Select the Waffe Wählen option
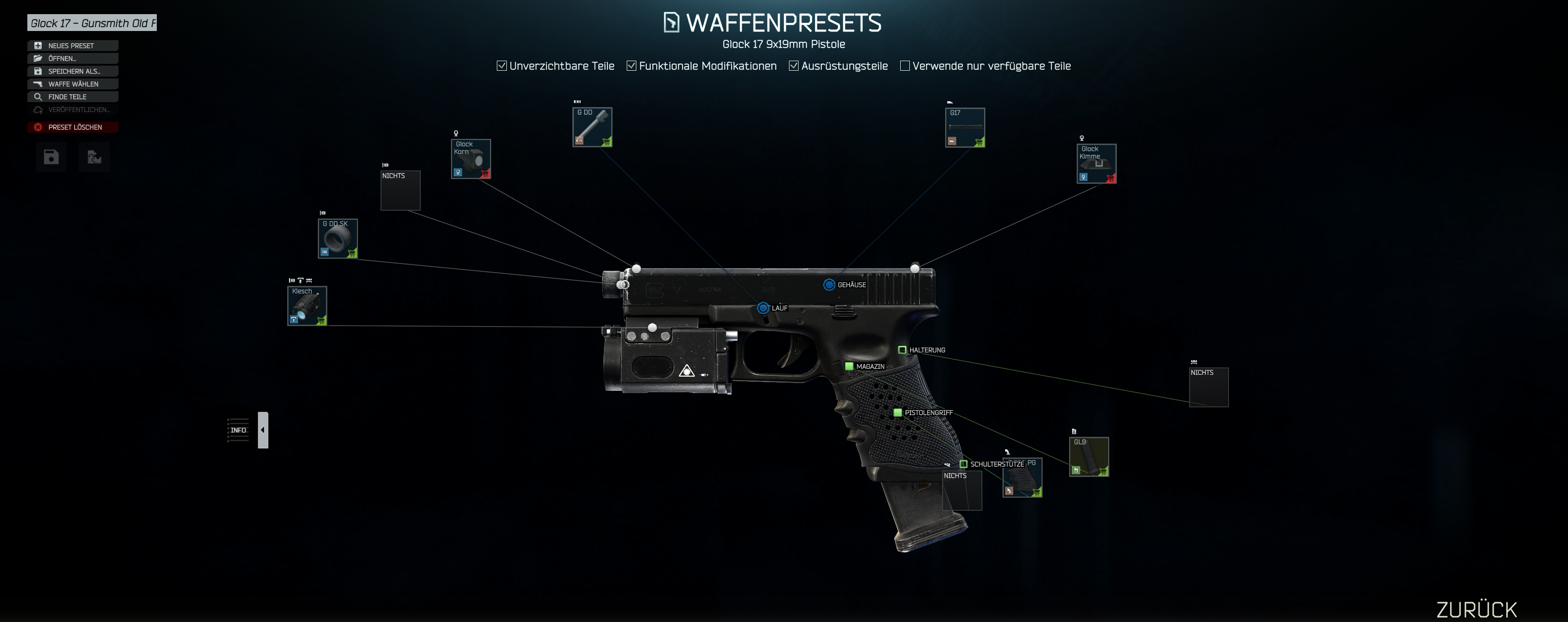The width and height of the screenshot is (1568, 622). tap(72, 84)
